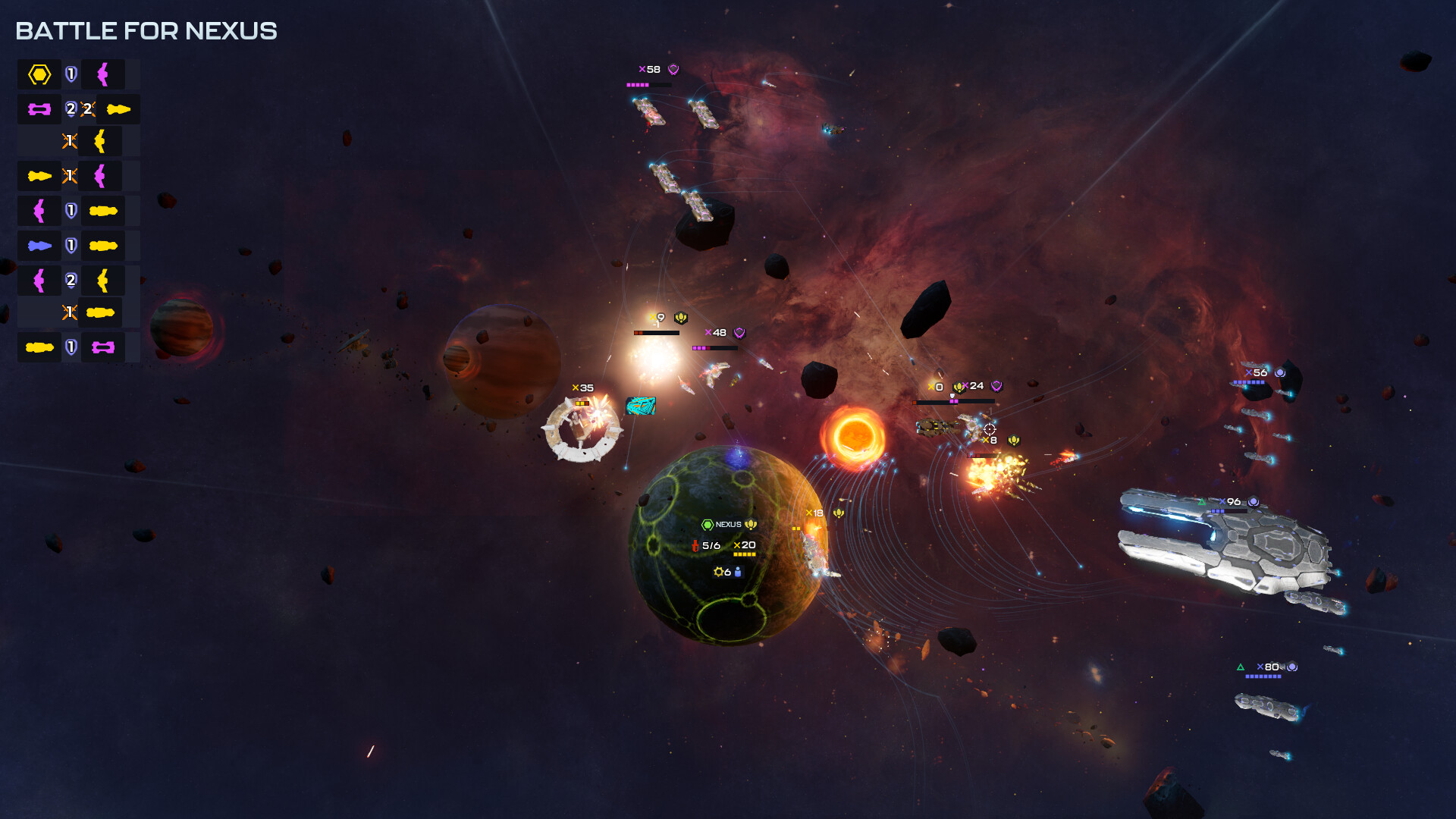Select the blue destroyer icon in the left combat log
The height and width of the screenshot is (819, 1456).
pyautogui.click(x=40, y=244)
